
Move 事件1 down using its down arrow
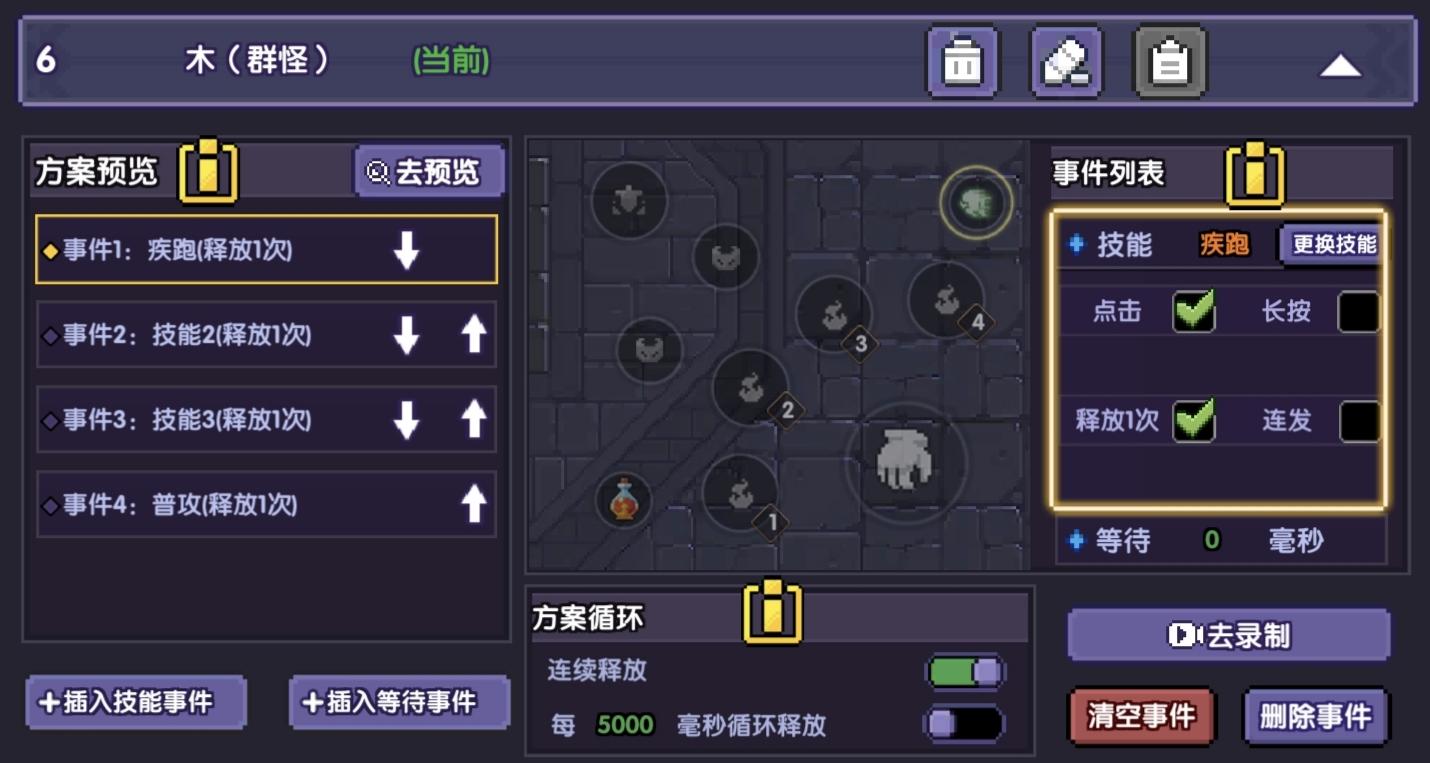[406, 251]
